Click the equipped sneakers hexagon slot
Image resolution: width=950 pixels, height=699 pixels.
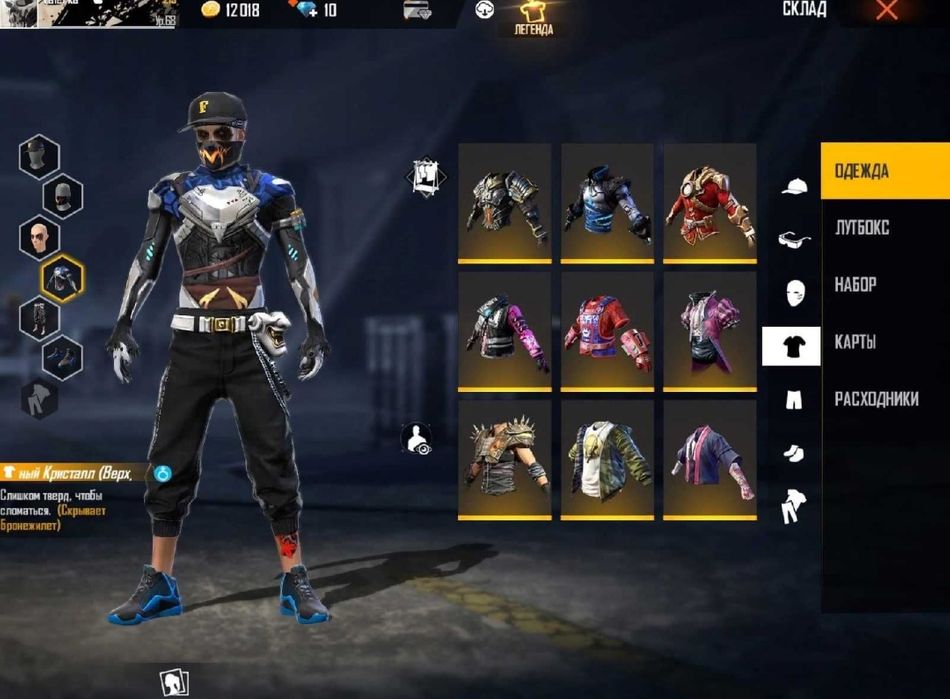coord(62,357)
